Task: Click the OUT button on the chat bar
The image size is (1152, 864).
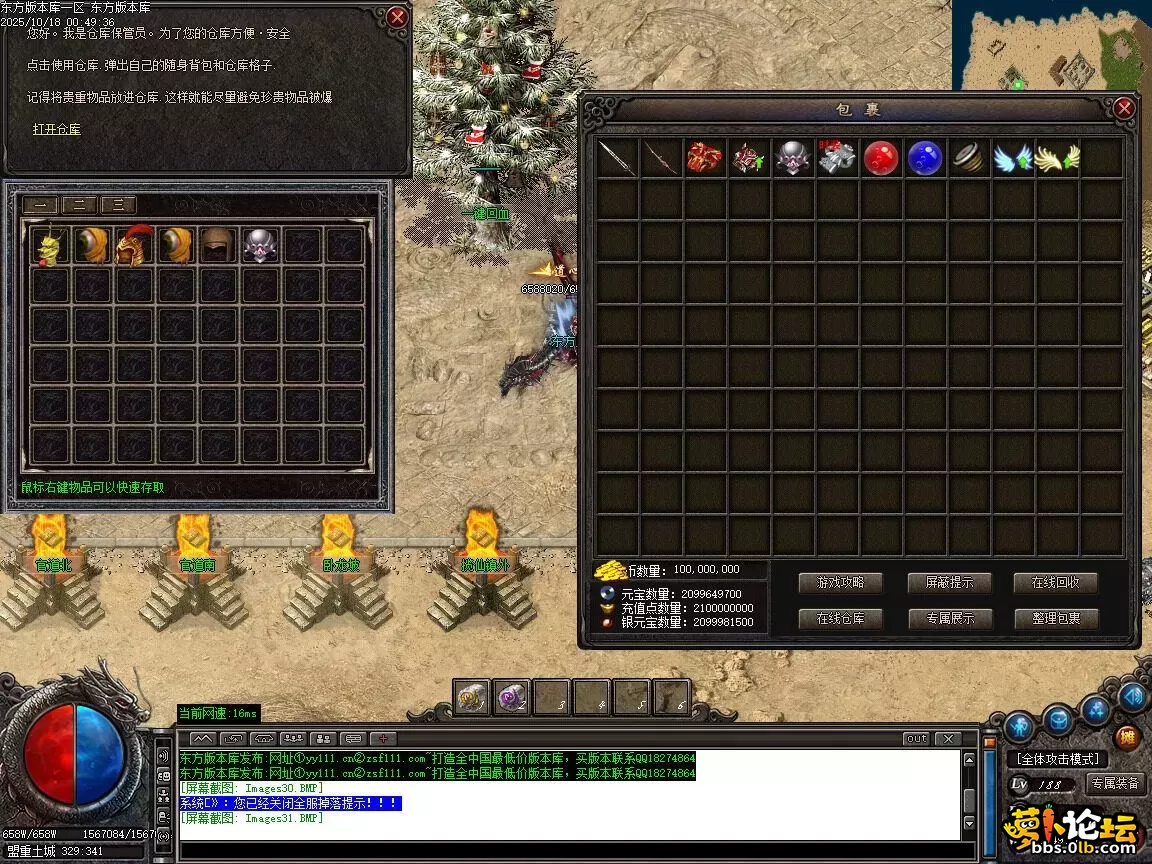Action: tap(916, 739)
